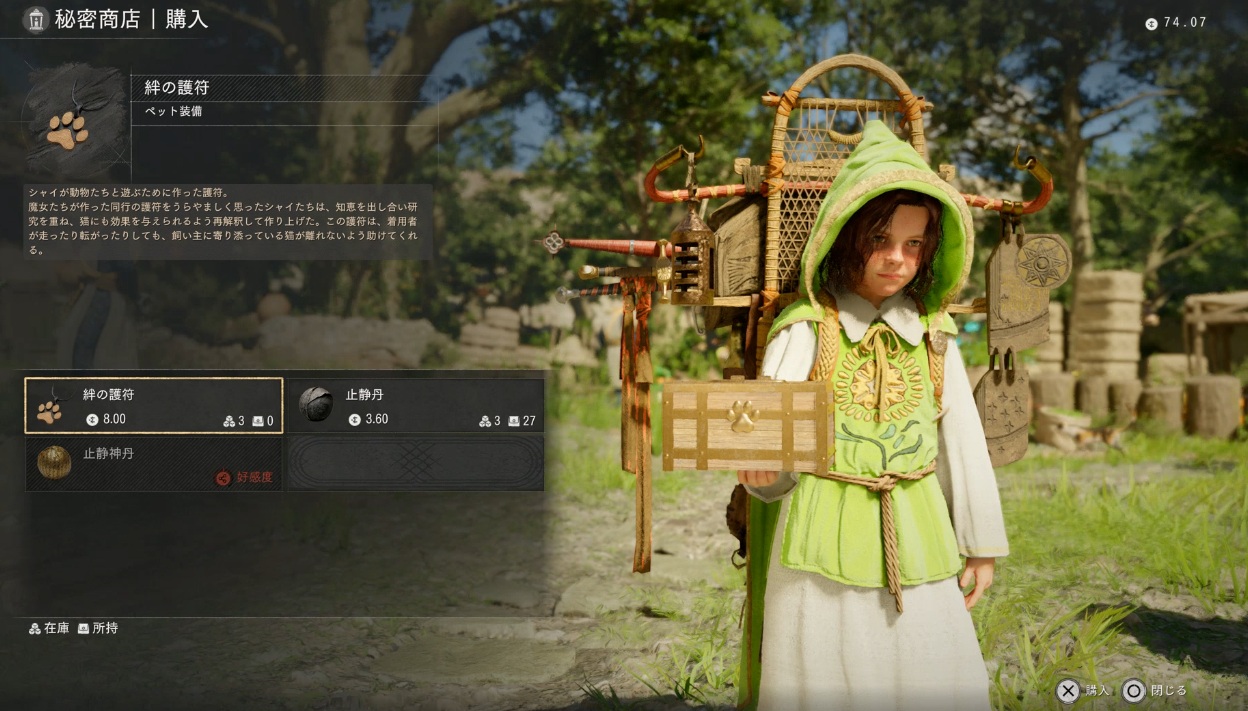
Task: Choose the 止静丹 item for purchase
Action: point(416,405)
